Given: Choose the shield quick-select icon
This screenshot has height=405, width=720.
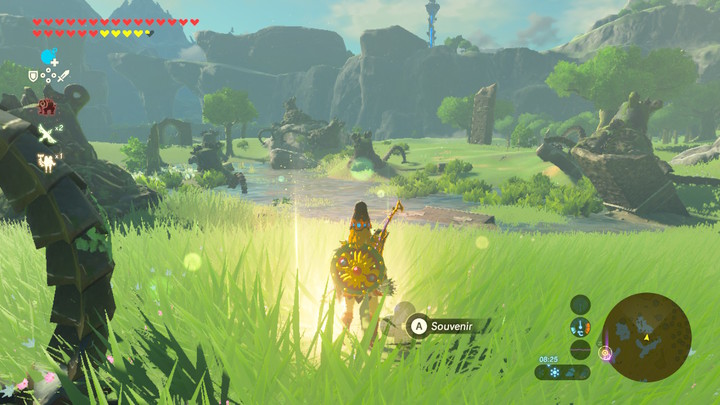Looking at the screenshot, I should [x=33, y=76].
